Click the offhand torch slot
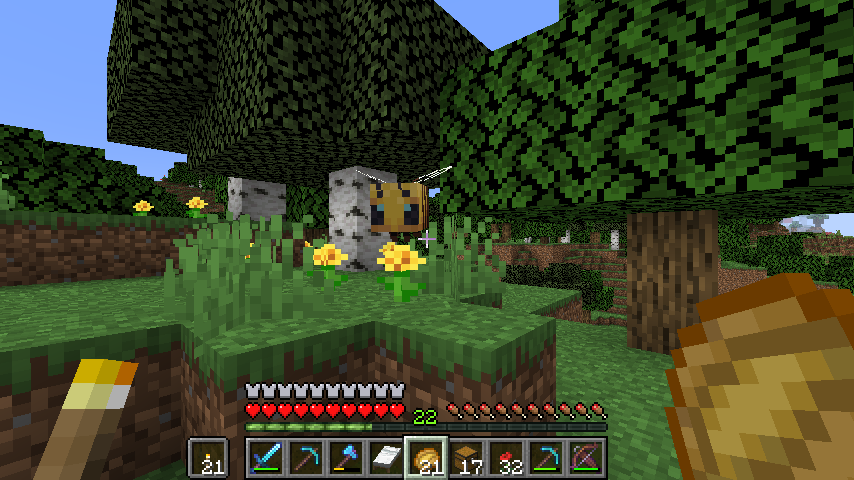The width and height of the screenshot is (854, 480). pyautogui.click(x=209, y=458)
